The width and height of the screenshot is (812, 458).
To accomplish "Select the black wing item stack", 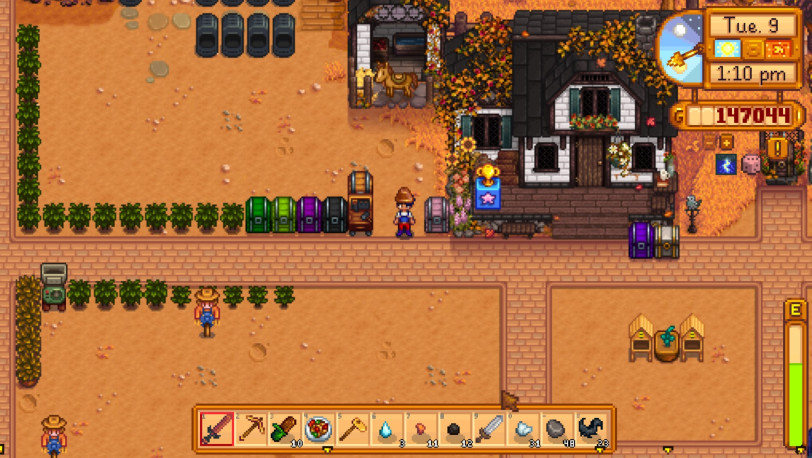I will 591,429.
